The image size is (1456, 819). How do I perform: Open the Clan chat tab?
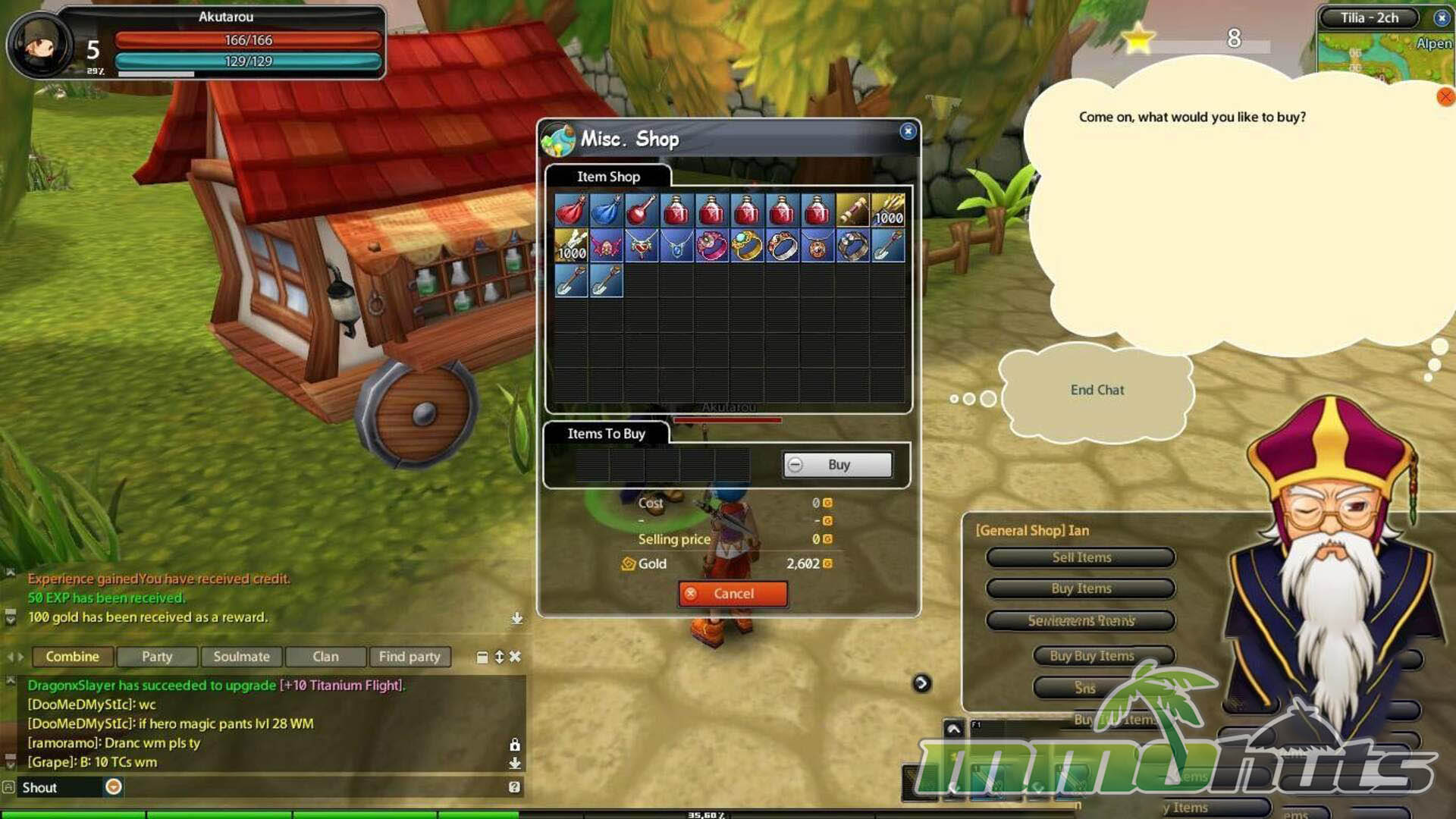(325, 657)
